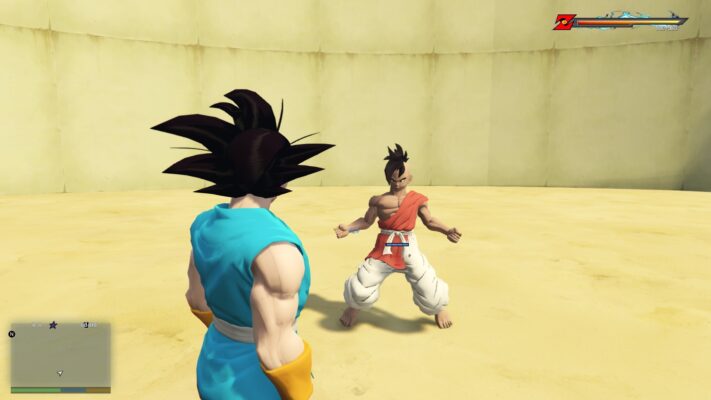
Task: Click the red Z emblem icon
Action: click(x=564, y=21)
